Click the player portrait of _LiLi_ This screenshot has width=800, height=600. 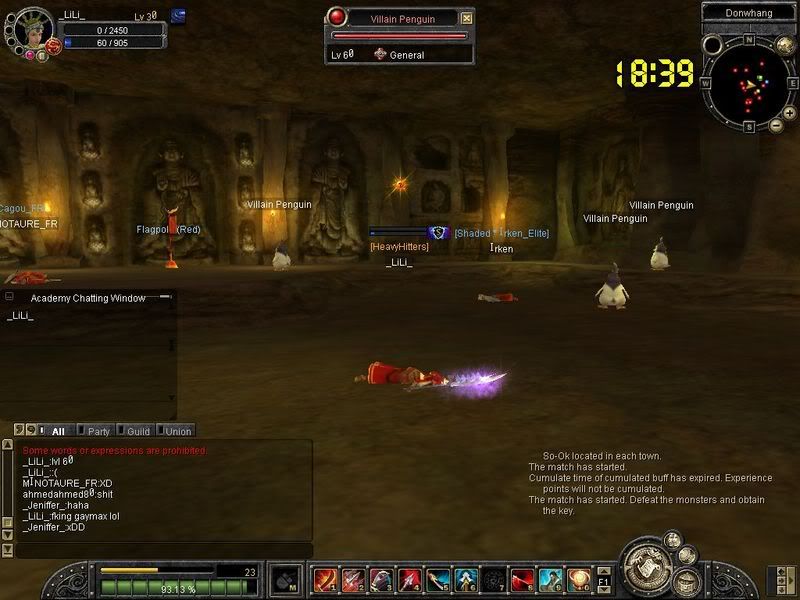(28, 28)
